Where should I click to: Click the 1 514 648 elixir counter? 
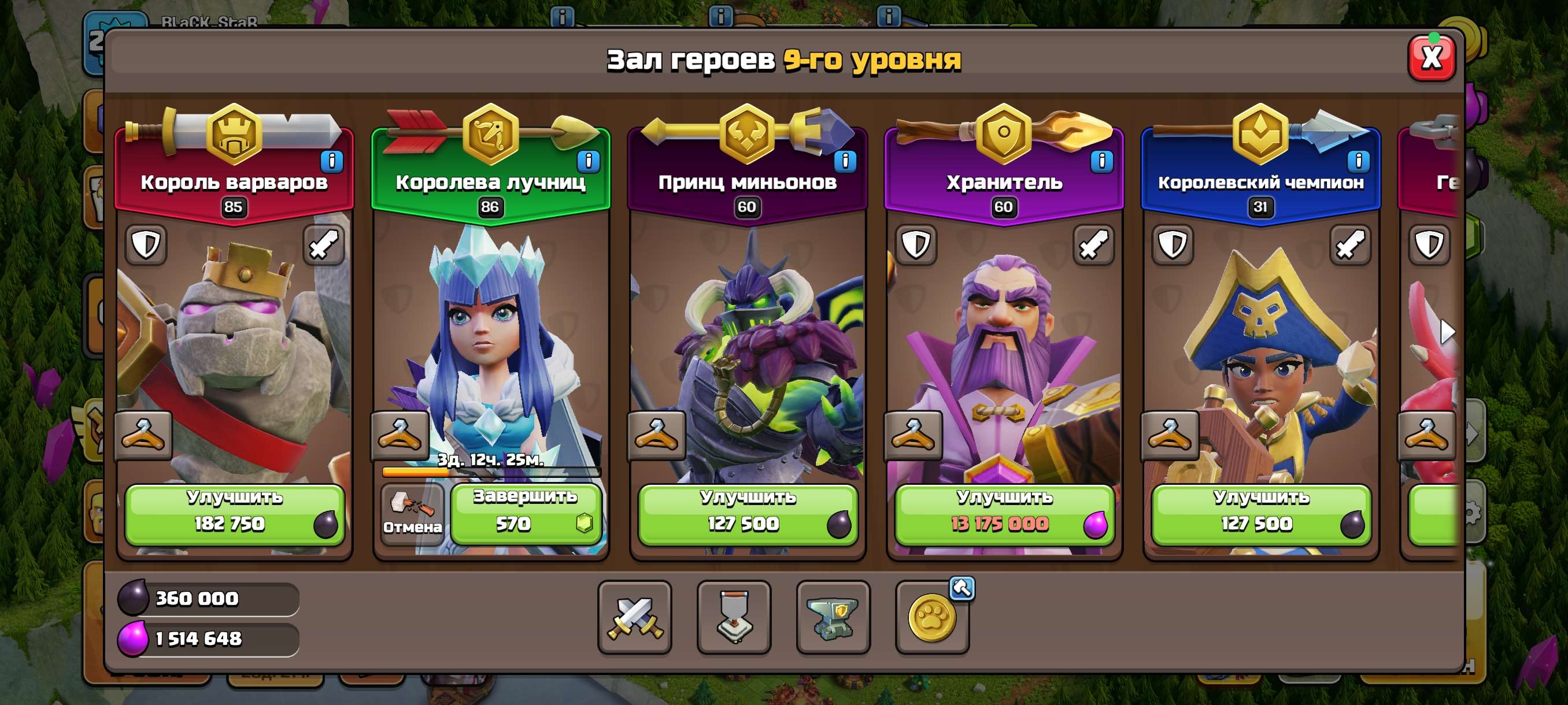point(207,640)
